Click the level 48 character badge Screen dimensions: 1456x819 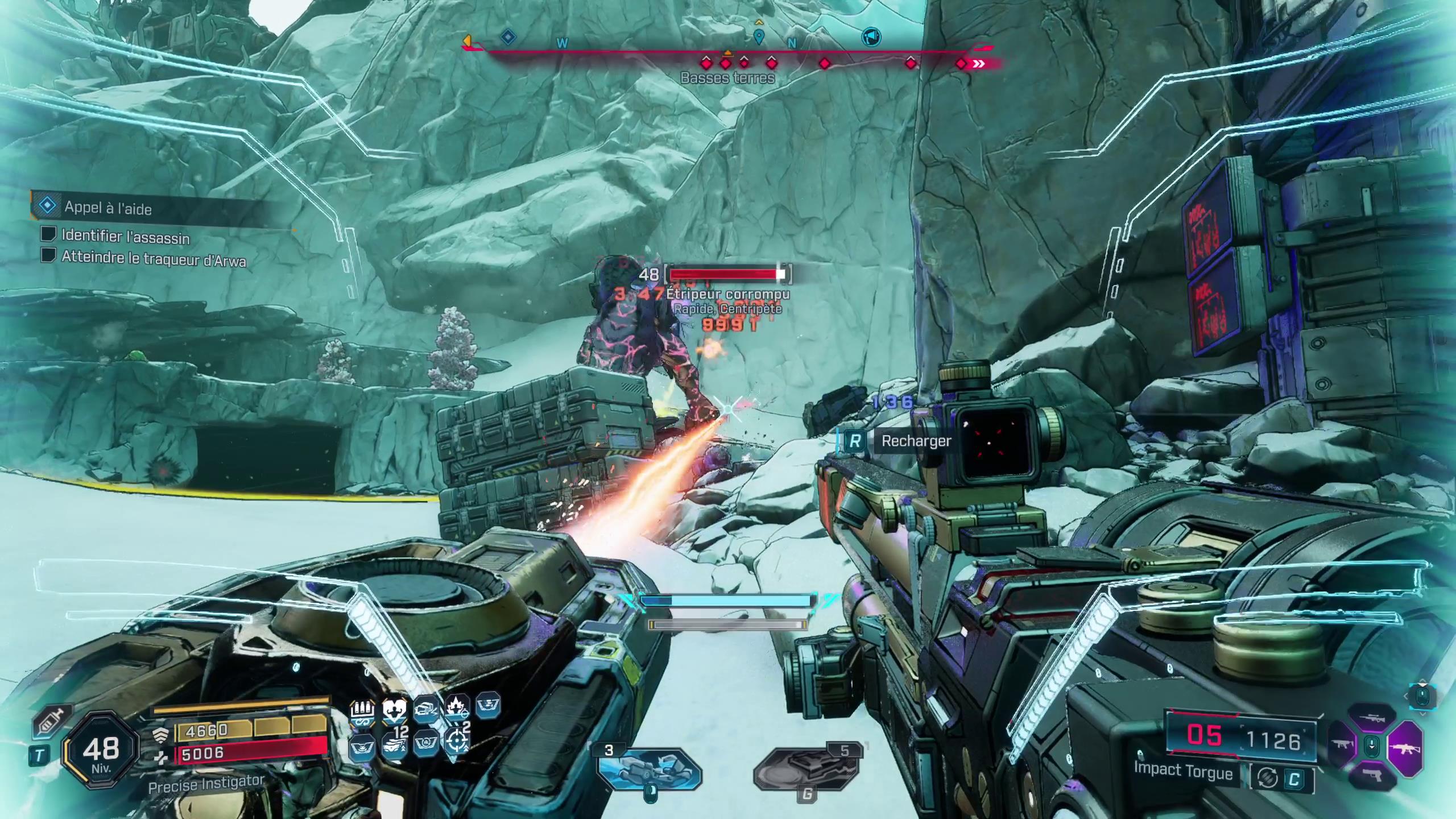point(101,751)
